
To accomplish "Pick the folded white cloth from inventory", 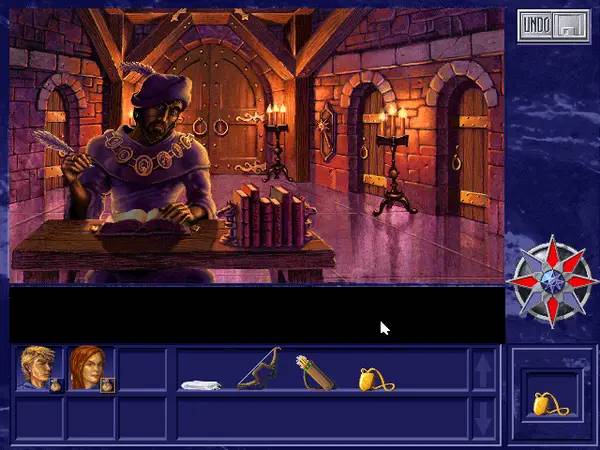I will [199, 383].
